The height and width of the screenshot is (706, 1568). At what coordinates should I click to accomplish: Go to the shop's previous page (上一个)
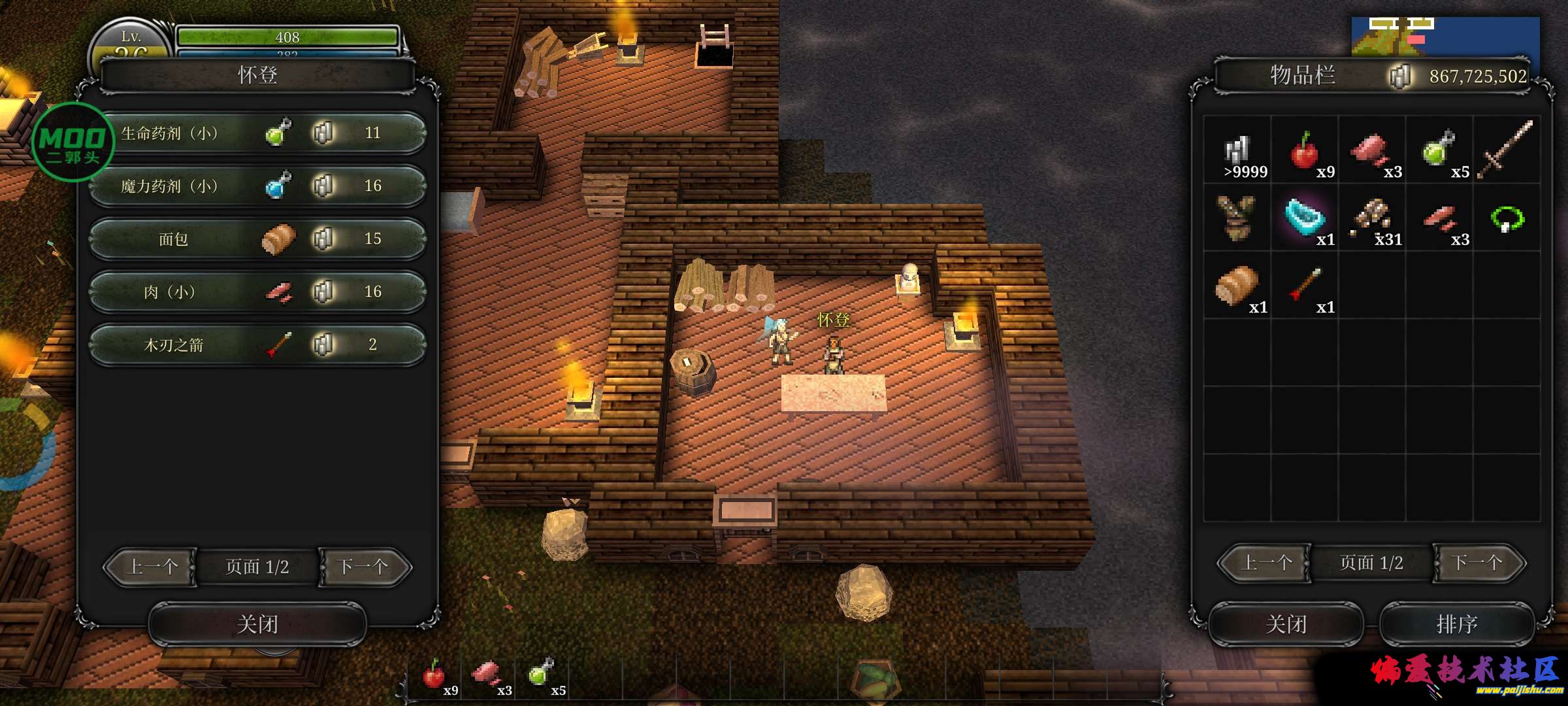pyautogui.click(x=152, y=567)
